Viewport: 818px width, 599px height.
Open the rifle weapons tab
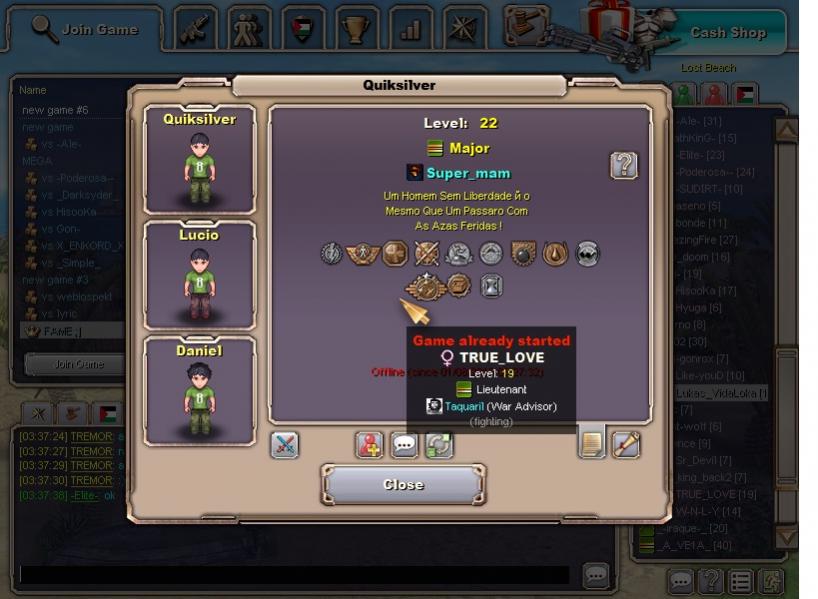(197, 28)
